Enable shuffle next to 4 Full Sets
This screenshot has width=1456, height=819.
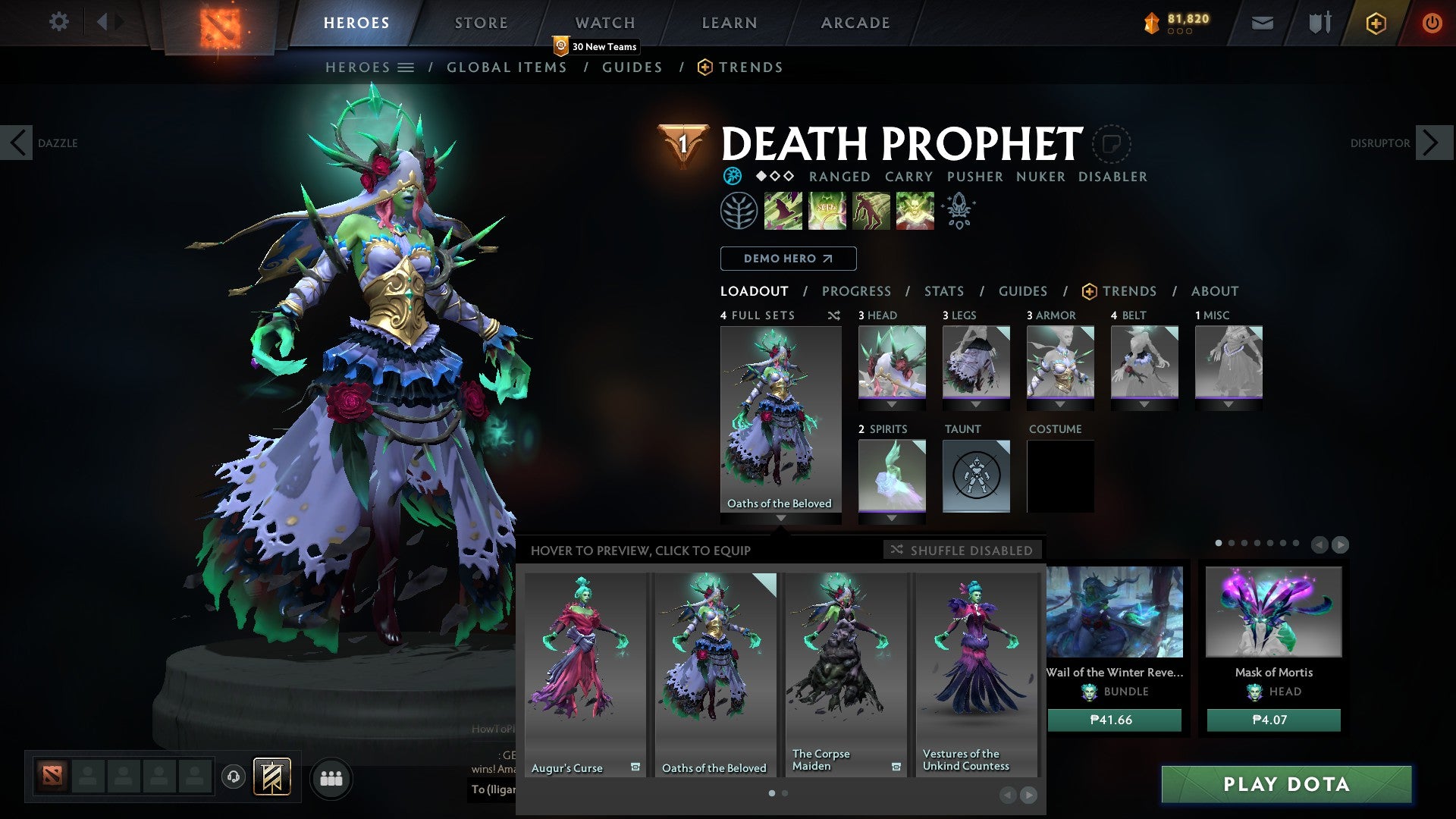tap(834, 315)
